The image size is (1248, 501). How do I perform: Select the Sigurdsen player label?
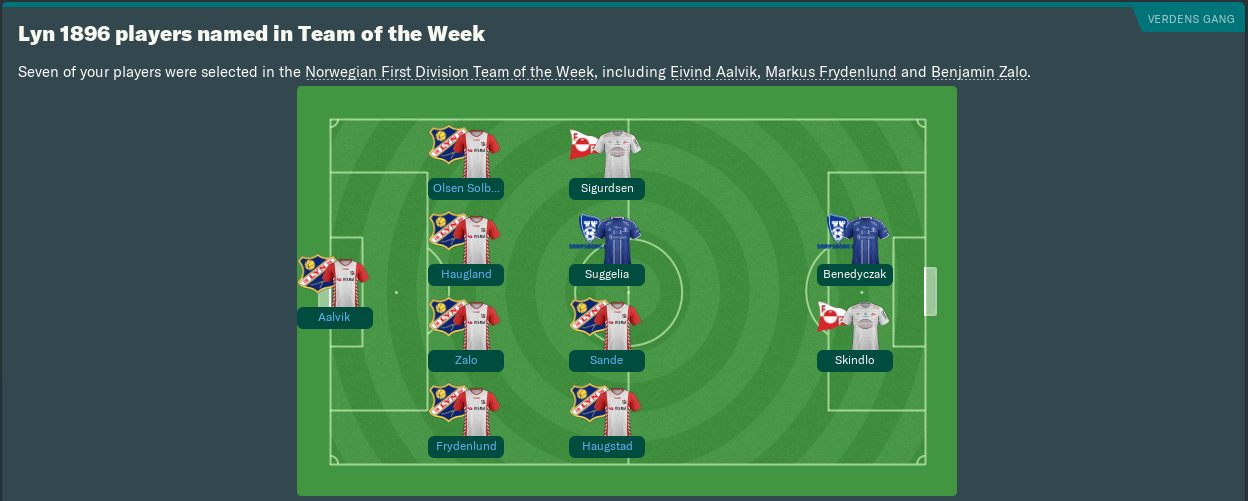[607, 188]
